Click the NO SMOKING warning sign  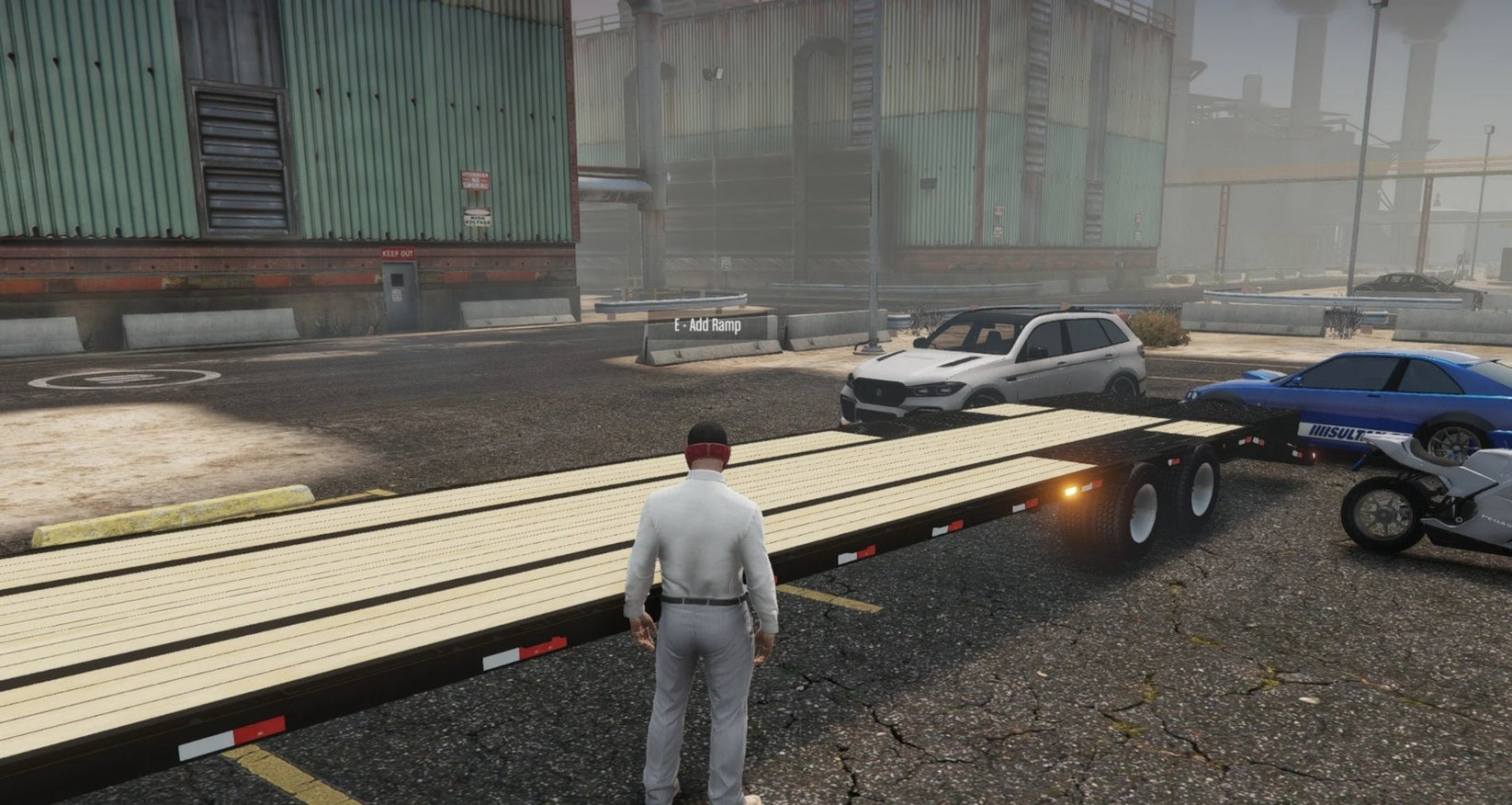click(475, 180)
